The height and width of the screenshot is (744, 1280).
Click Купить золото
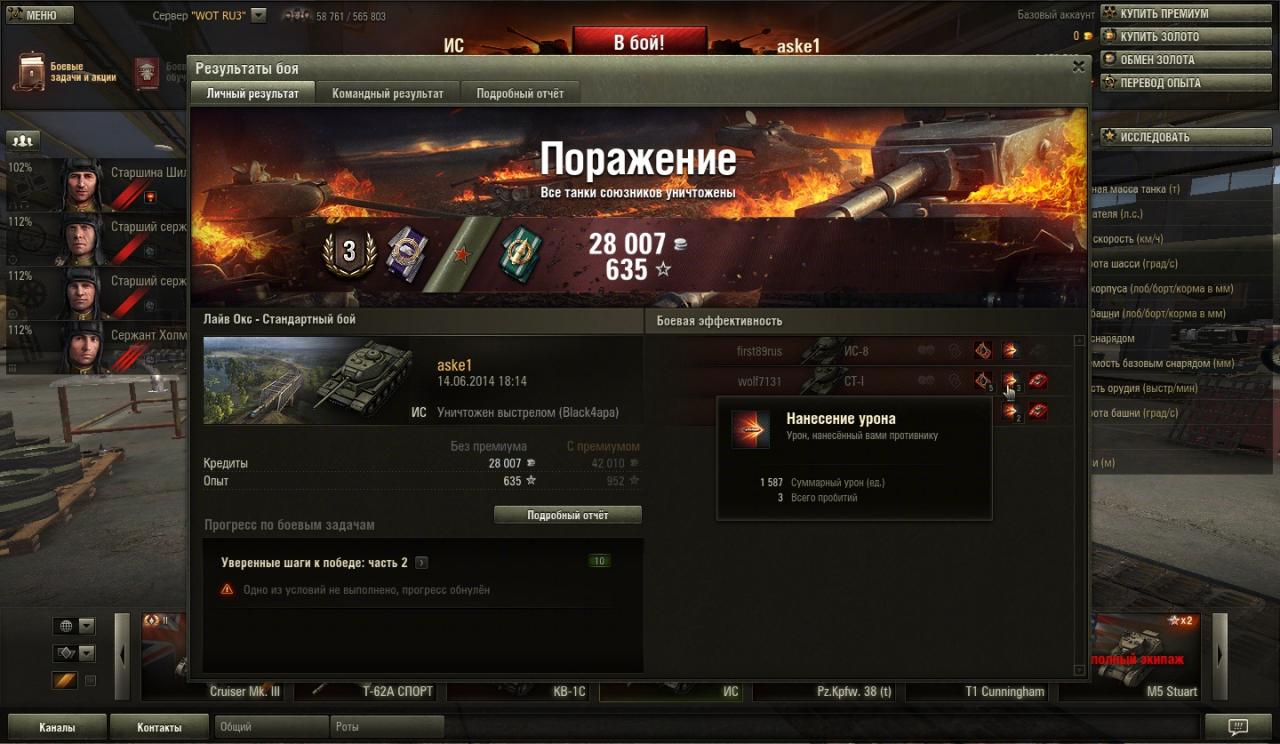point(1164,37)
